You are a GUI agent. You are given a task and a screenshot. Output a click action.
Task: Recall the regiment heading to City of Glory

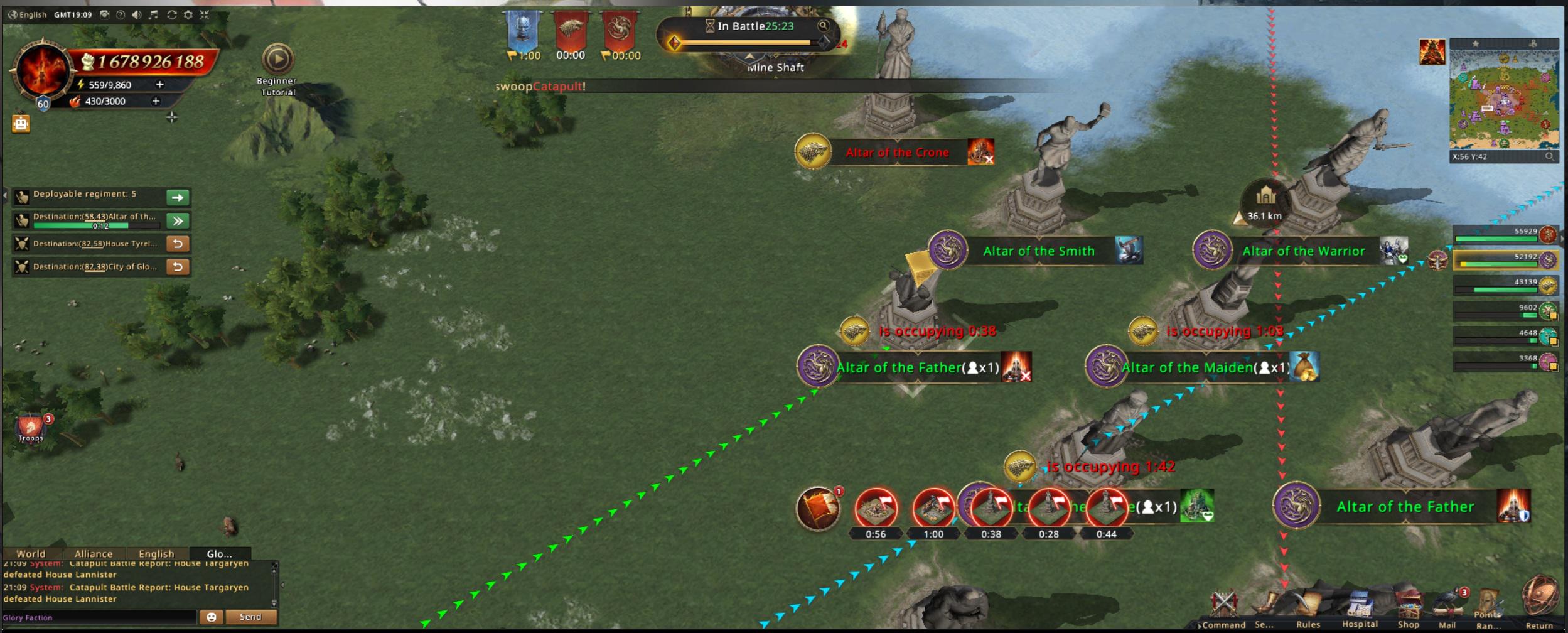pos(178,267)
